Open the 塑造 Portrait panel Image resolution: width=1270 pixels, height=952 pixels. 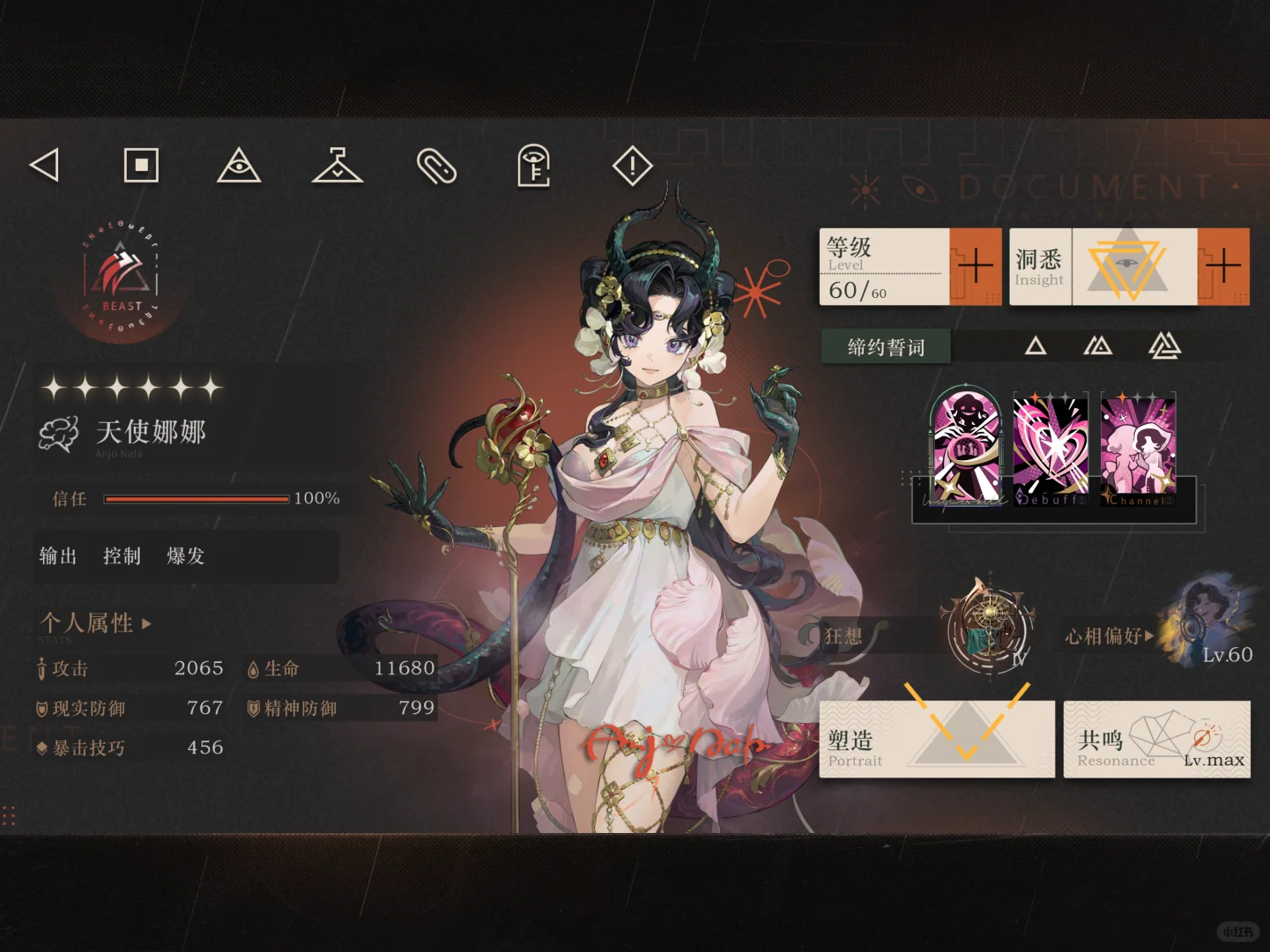click(937, 739)
